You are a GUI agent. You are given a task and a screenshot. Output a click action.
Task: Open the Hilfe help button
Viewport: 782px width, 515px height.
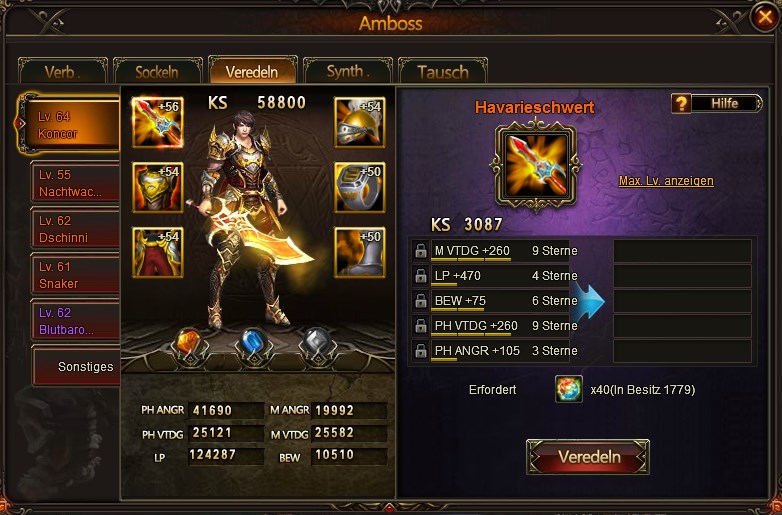click(x=710, y=103)
